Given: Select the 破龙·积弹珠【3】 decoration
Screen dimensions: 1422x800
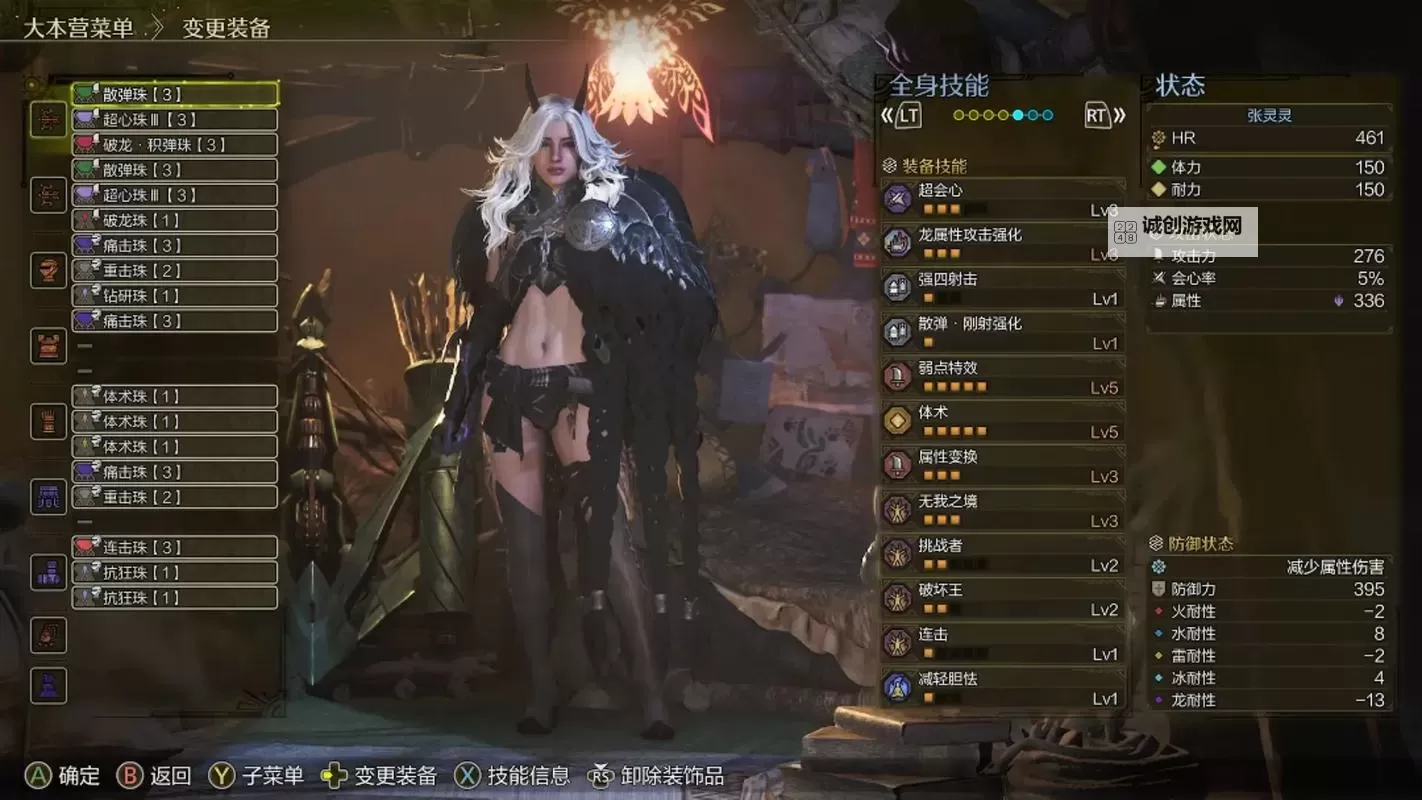Looking at the screenshot, I should (x=175, y=145).
